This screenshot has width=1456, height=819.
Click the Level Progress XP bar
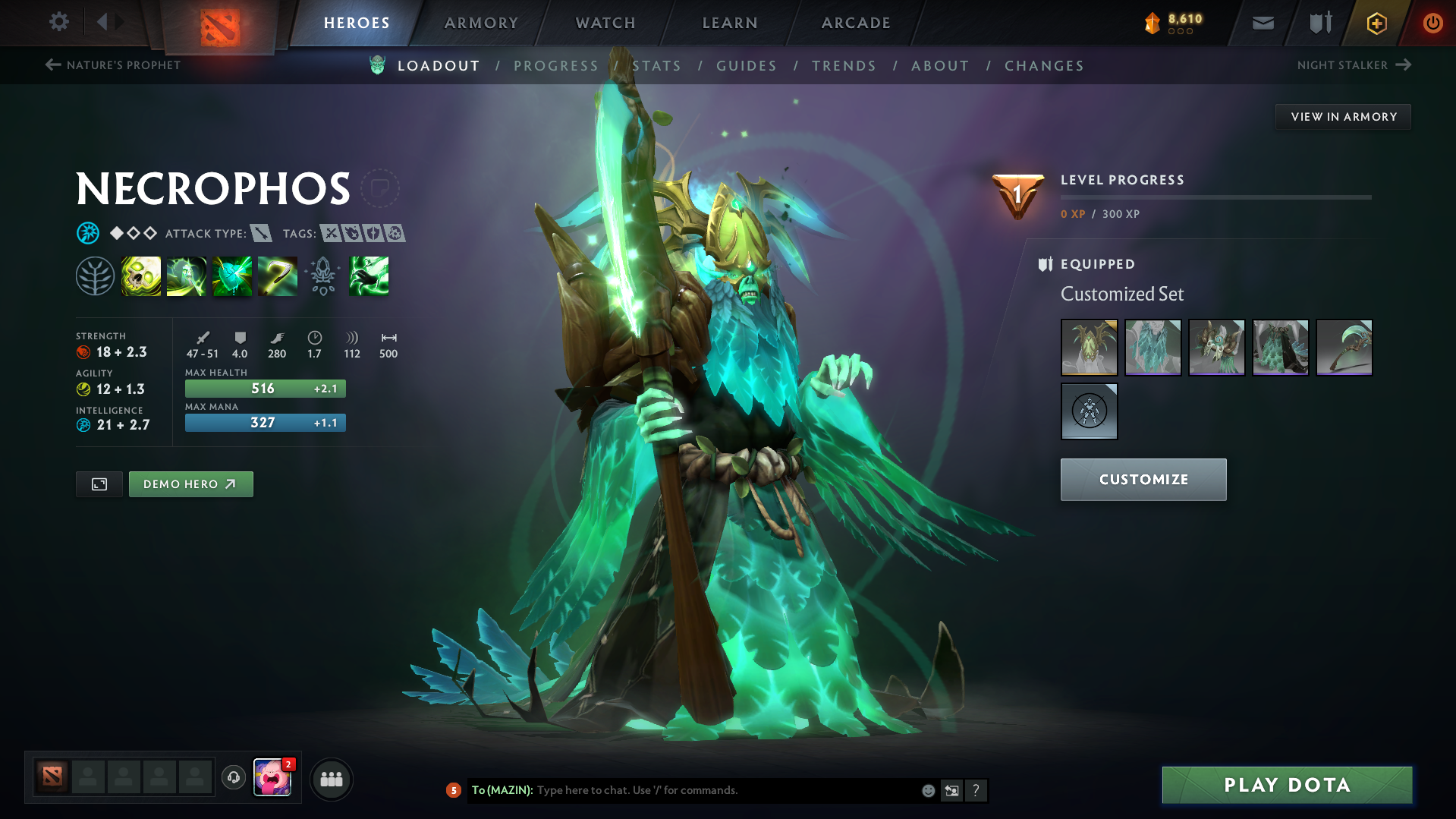pos(1215,197)
